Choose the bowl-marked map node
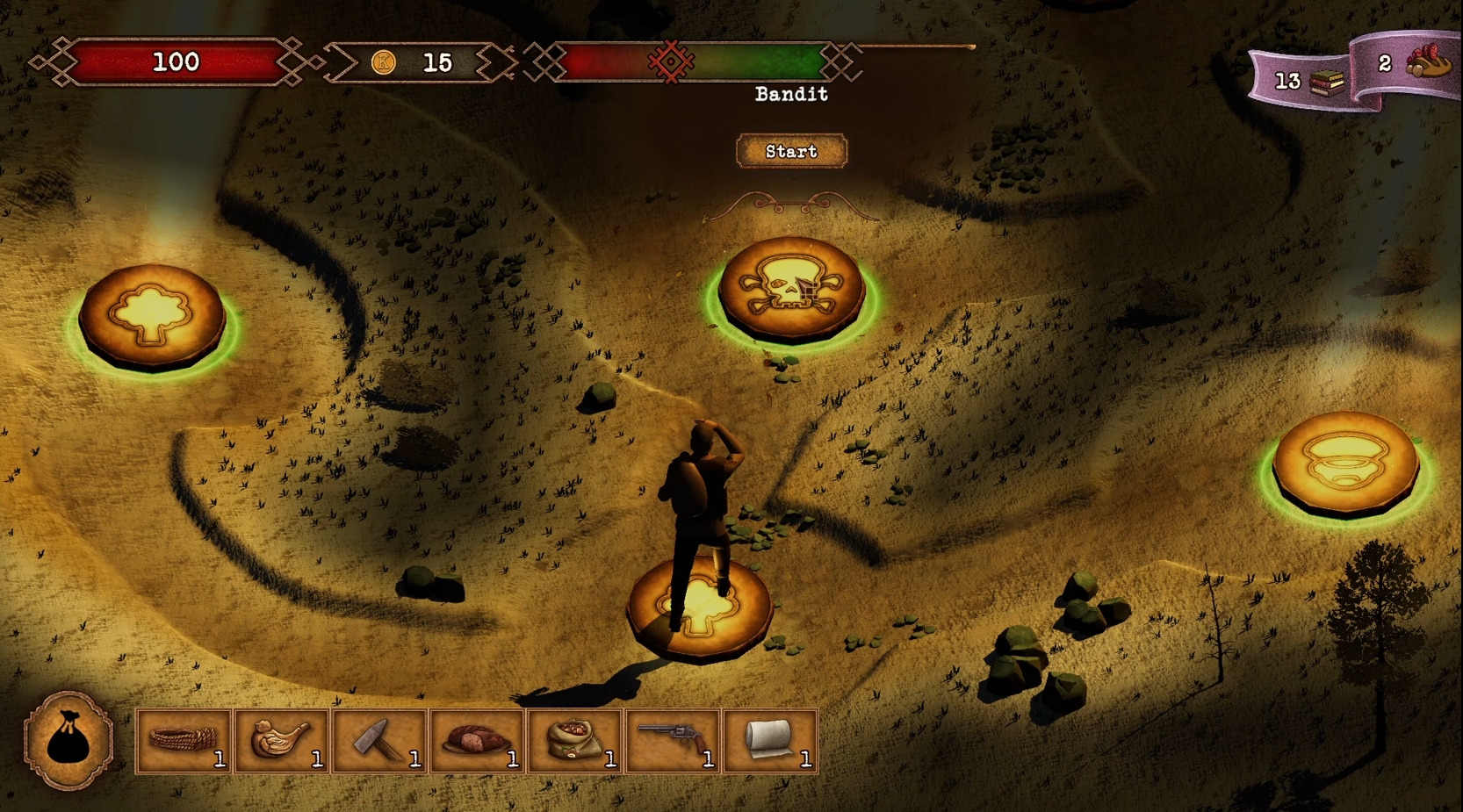This screenshot has height=812, width=1463. (x=1345, y=461)
